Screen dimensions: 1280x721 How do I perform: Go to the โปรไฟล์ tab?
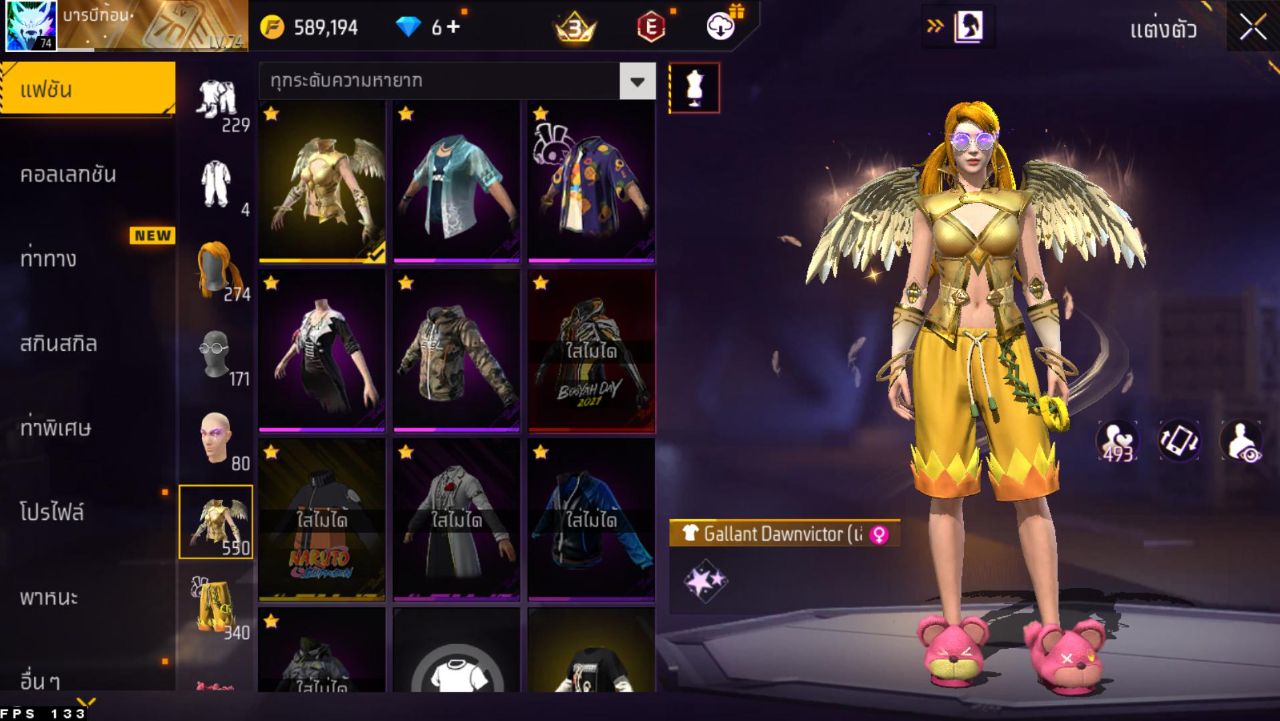53,513
